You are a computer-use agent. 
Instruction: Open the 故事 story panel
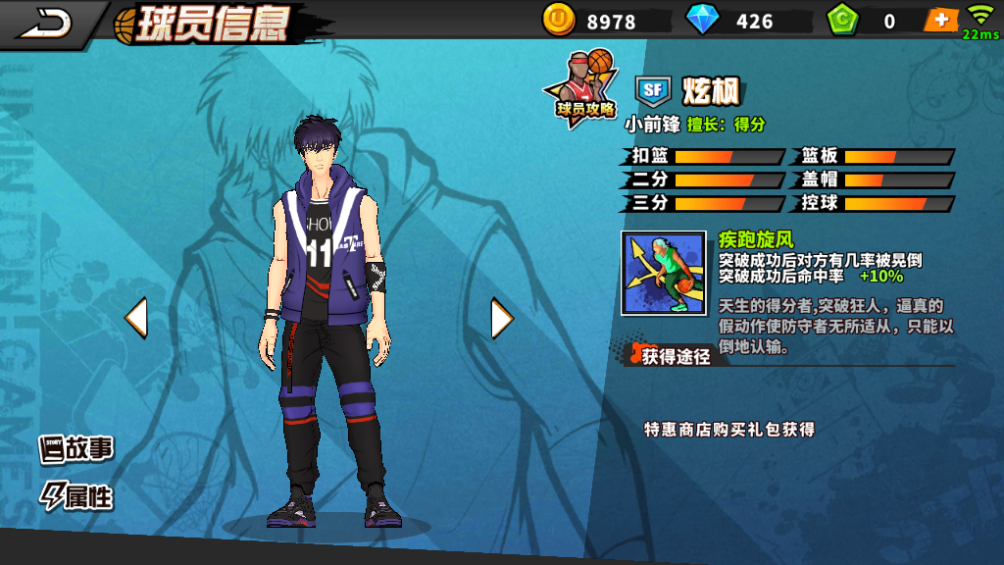click(x=76, y=450)
